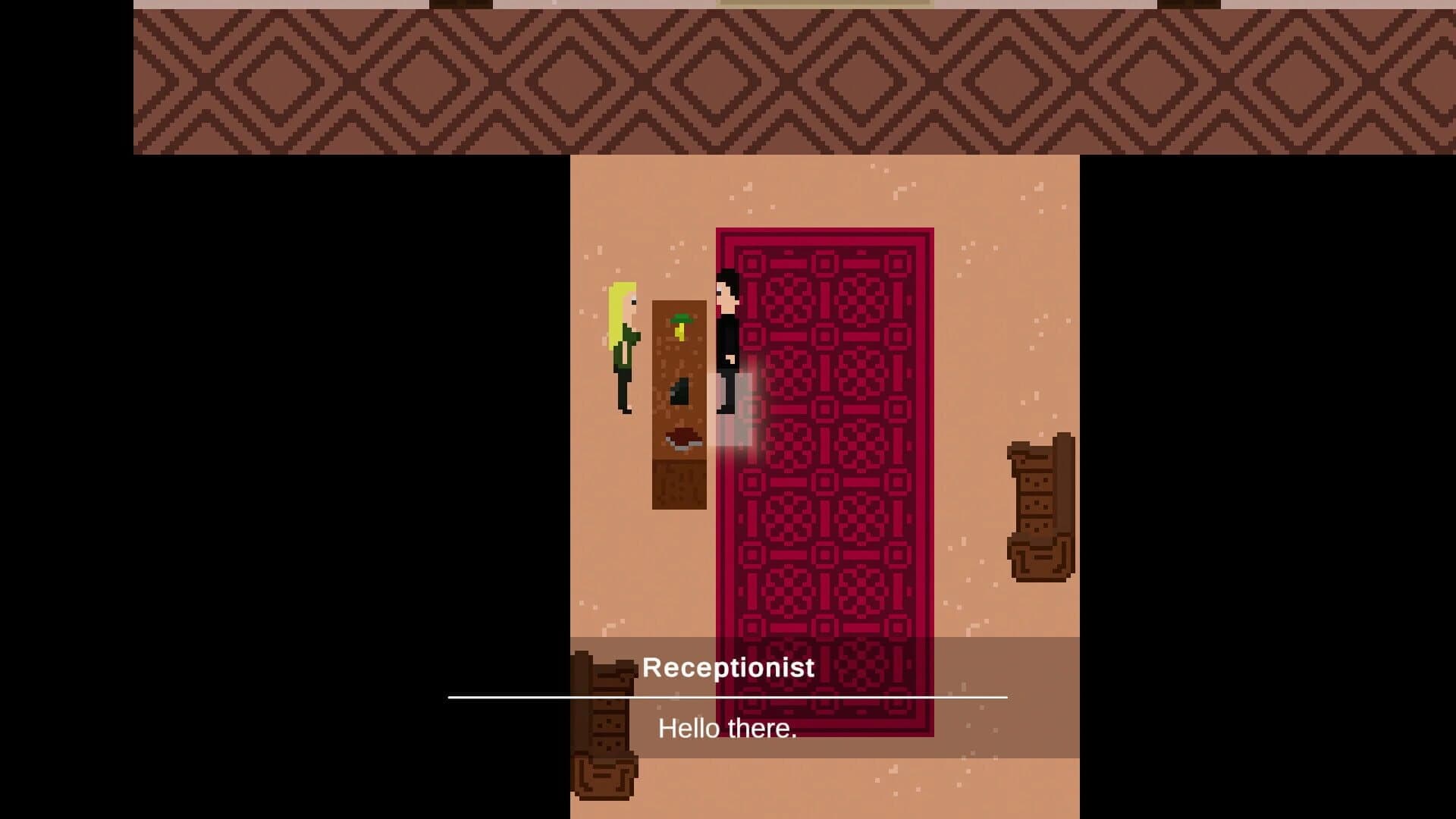The height and width of the screenshot is (819, 1456).
Task: Click the dialogue panel header area
Action: click(730, 667)
